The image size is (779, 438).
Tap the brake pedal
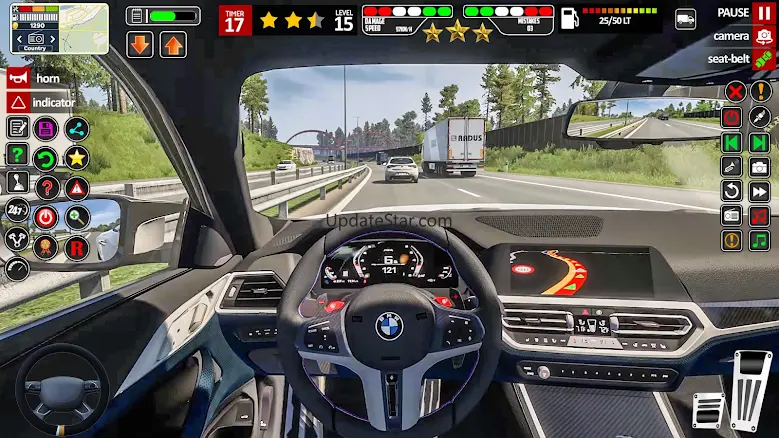pyautogui.click(x=708, y=410)
